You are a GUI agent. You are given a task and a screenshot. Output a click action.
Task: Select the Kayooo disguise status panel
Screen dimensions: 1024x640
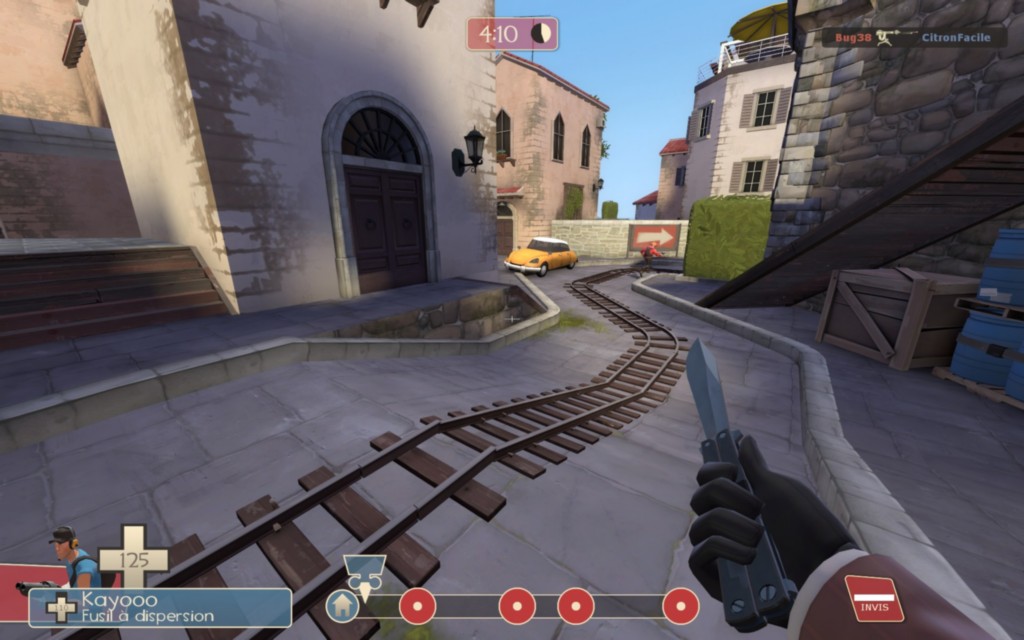click(160, 608)
